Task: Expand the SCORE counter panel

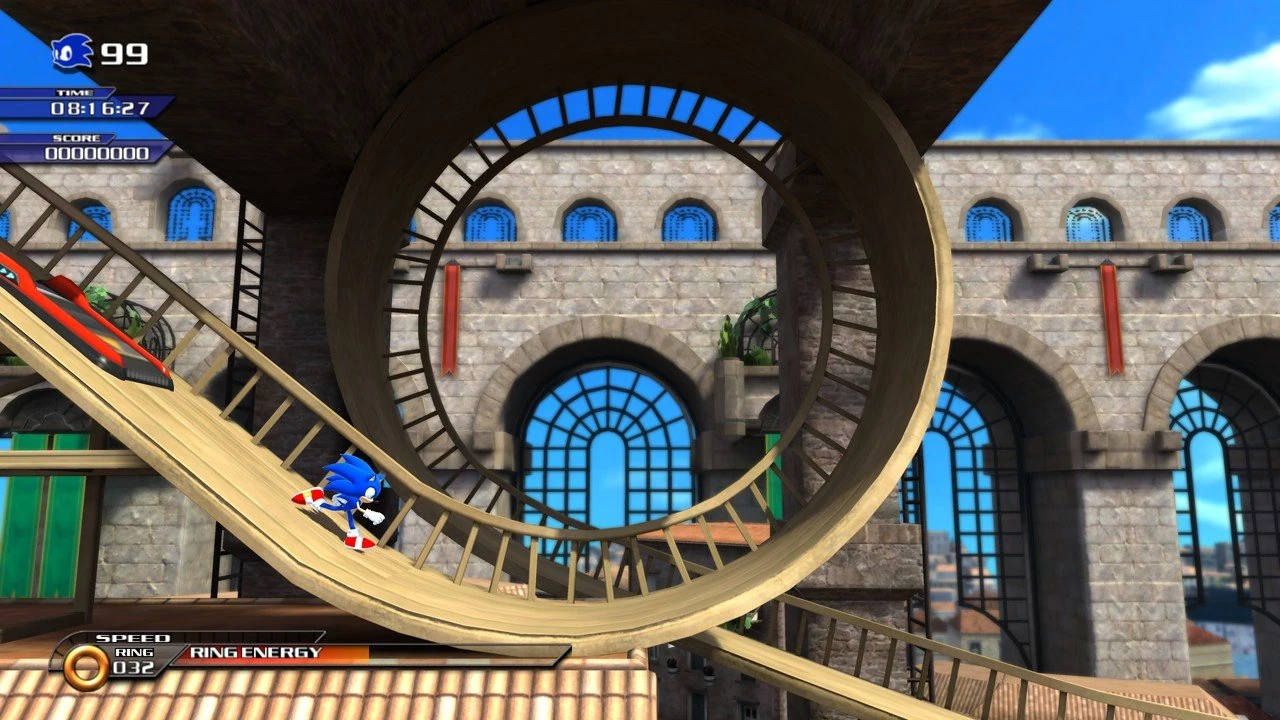Action: 100,150
